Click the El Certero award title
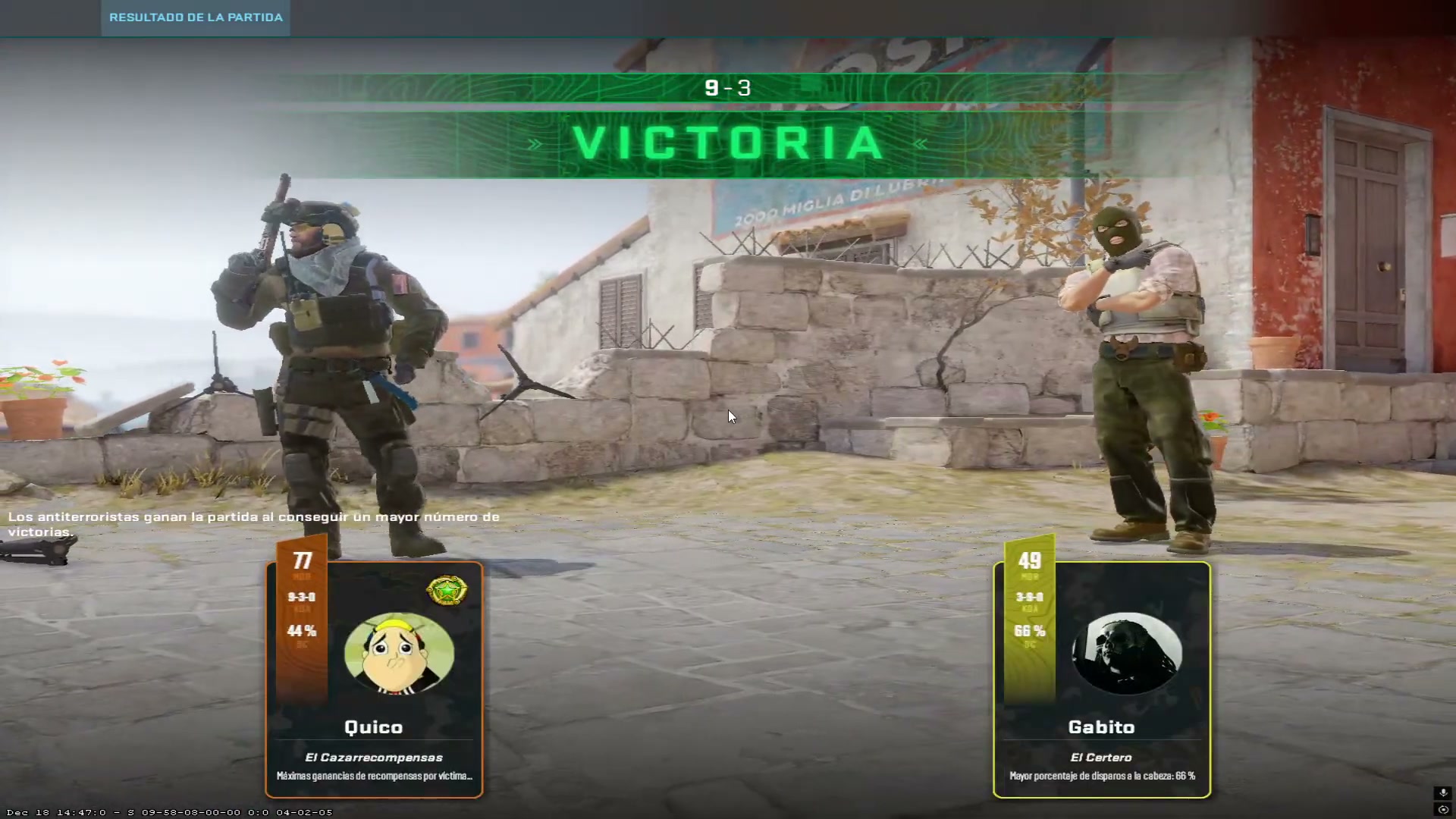This screenshot has width=1456, height=819. coord(1101,757)
